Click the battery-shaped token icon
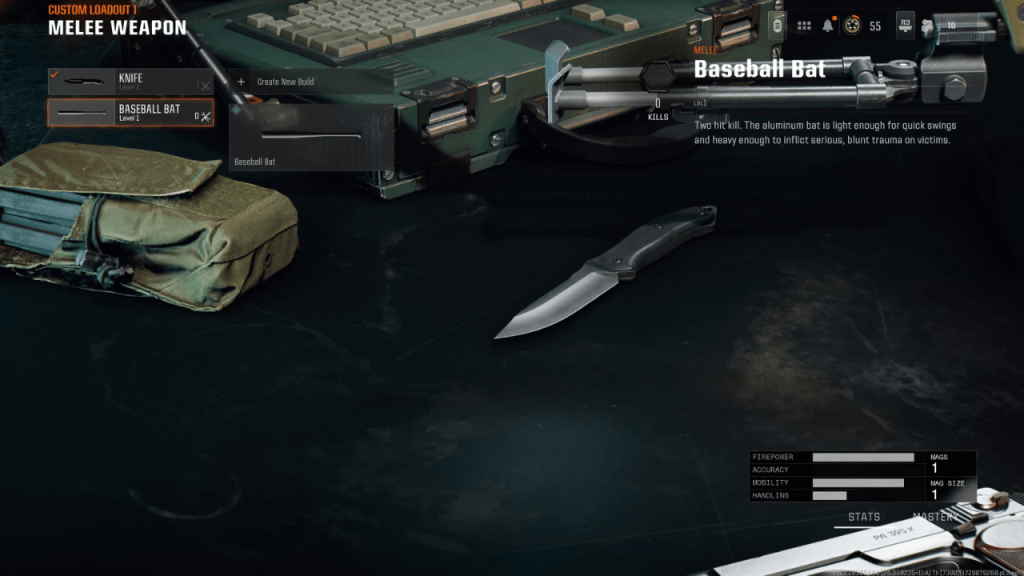 point(777,25)
